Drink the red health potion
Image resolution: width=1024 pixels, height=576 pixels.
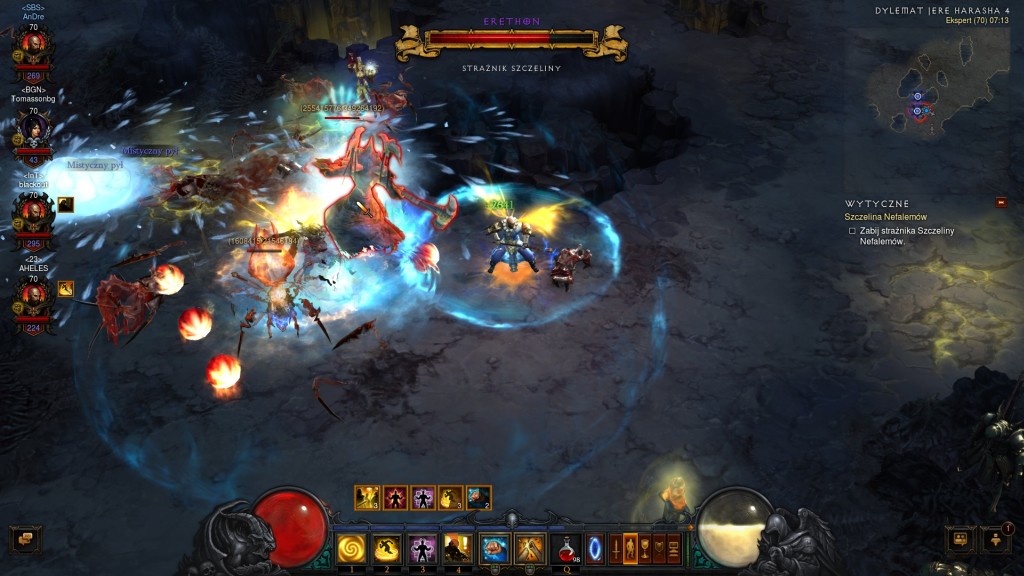click(x=565, y=548)
